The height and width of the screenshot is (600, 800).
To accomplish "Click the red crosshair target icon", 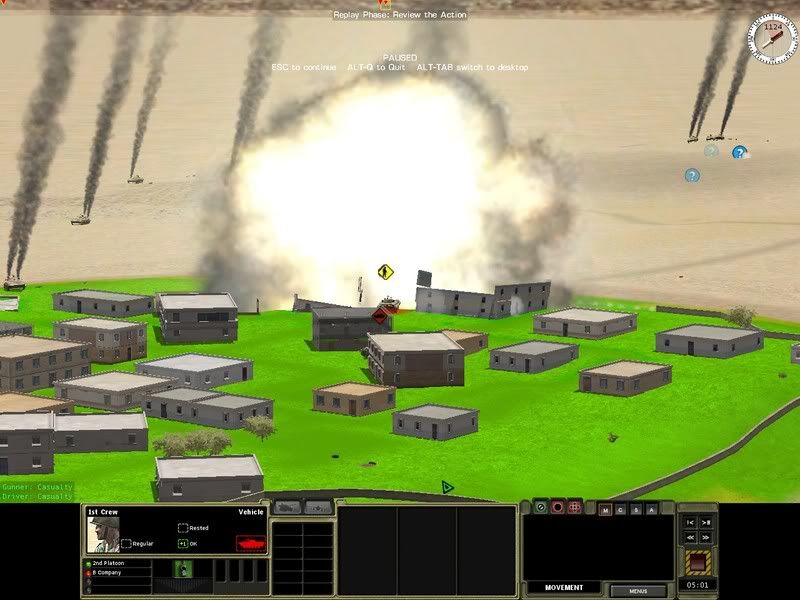I will coord(574,507).
